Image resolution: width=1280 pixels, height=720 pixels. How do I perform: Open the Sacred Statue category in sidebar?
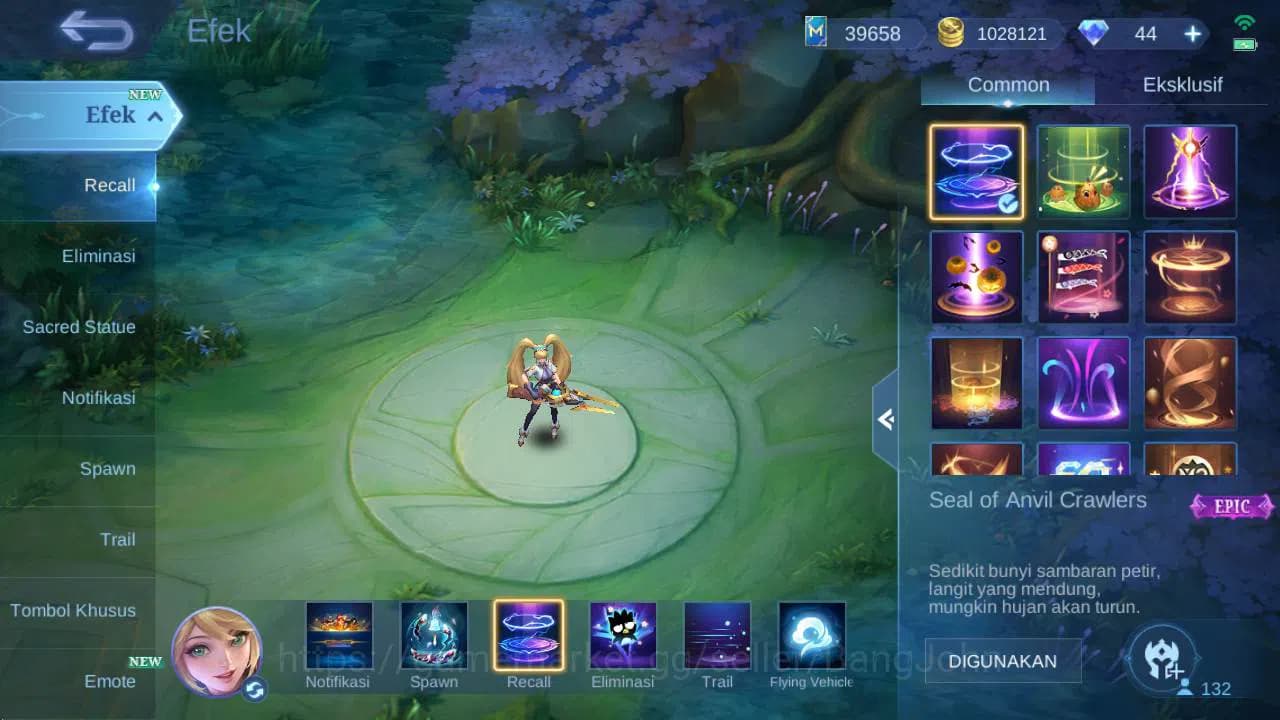[x=79, y=327]
